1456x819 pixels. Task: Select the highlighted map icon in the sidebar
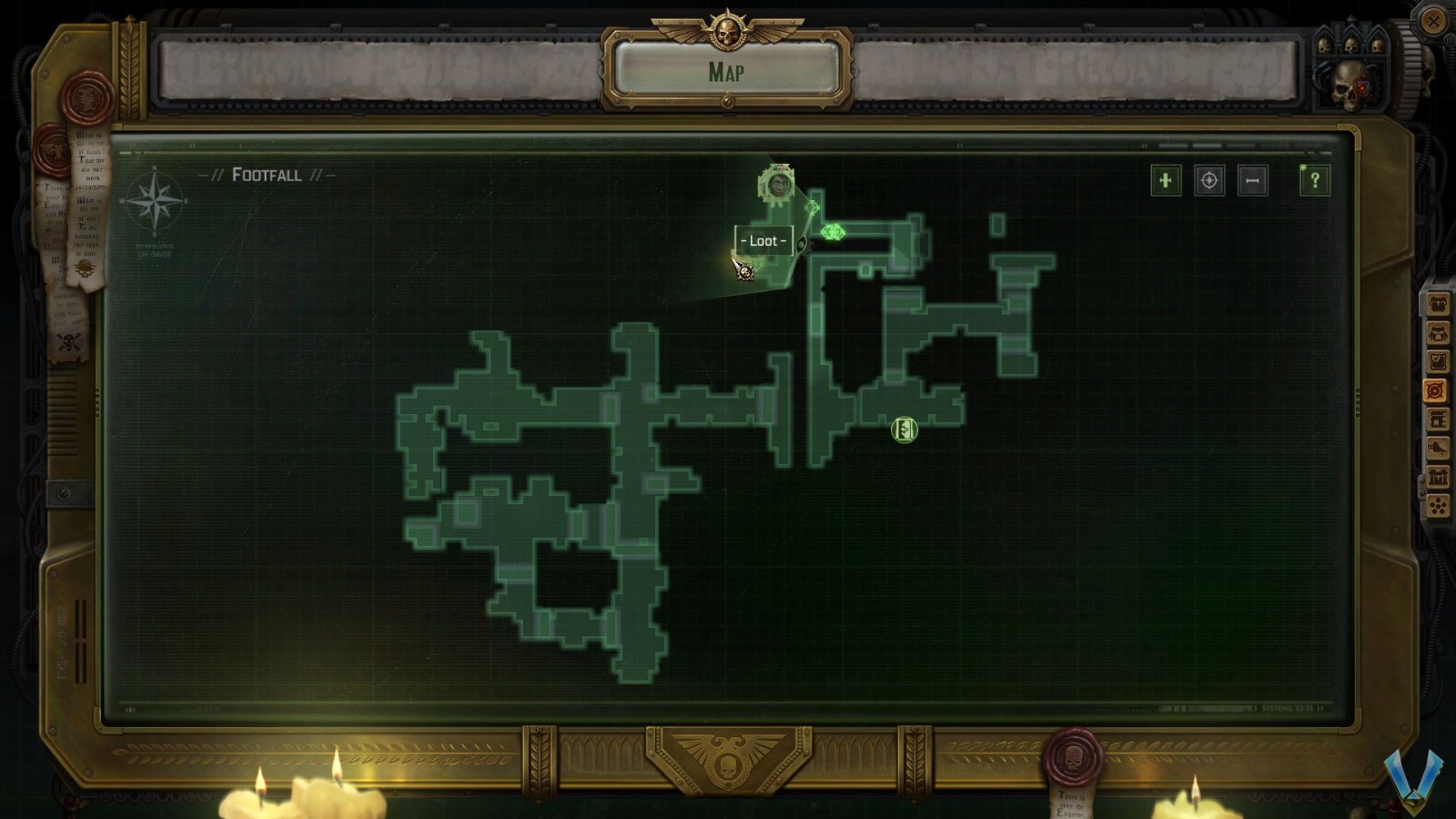[x=1436, y=389]
